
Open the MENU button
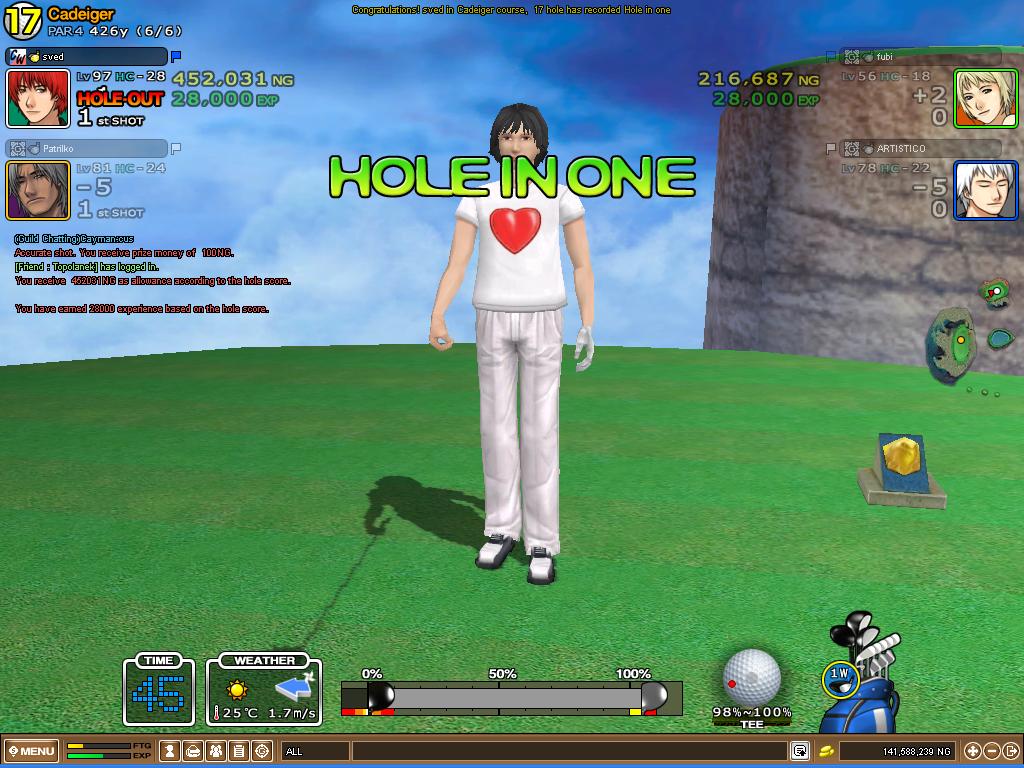click(x=31, y=751)
